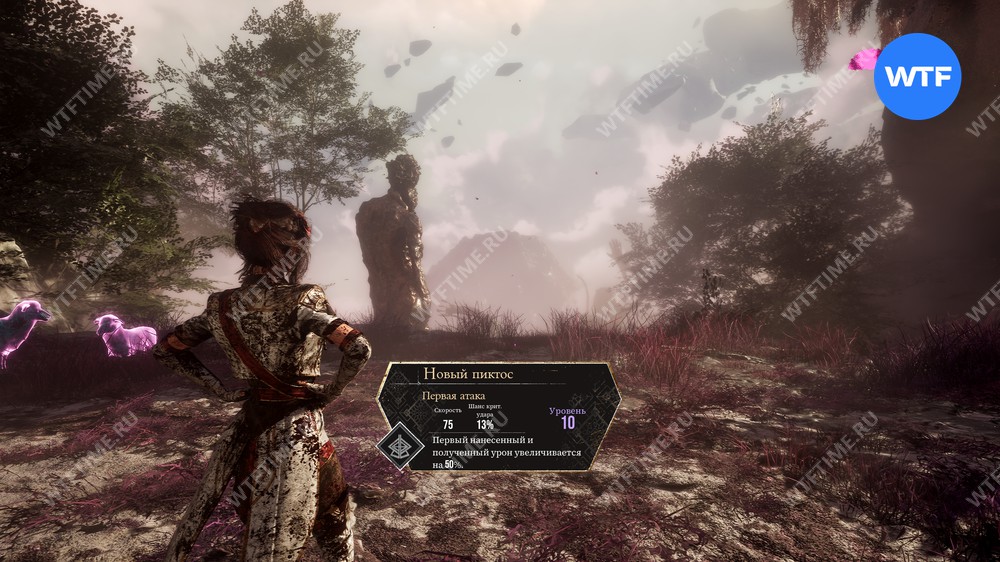The image size is (1000, 562).
Task: Click the Первая атака pictos diamond icon
Action: (404, 448)
